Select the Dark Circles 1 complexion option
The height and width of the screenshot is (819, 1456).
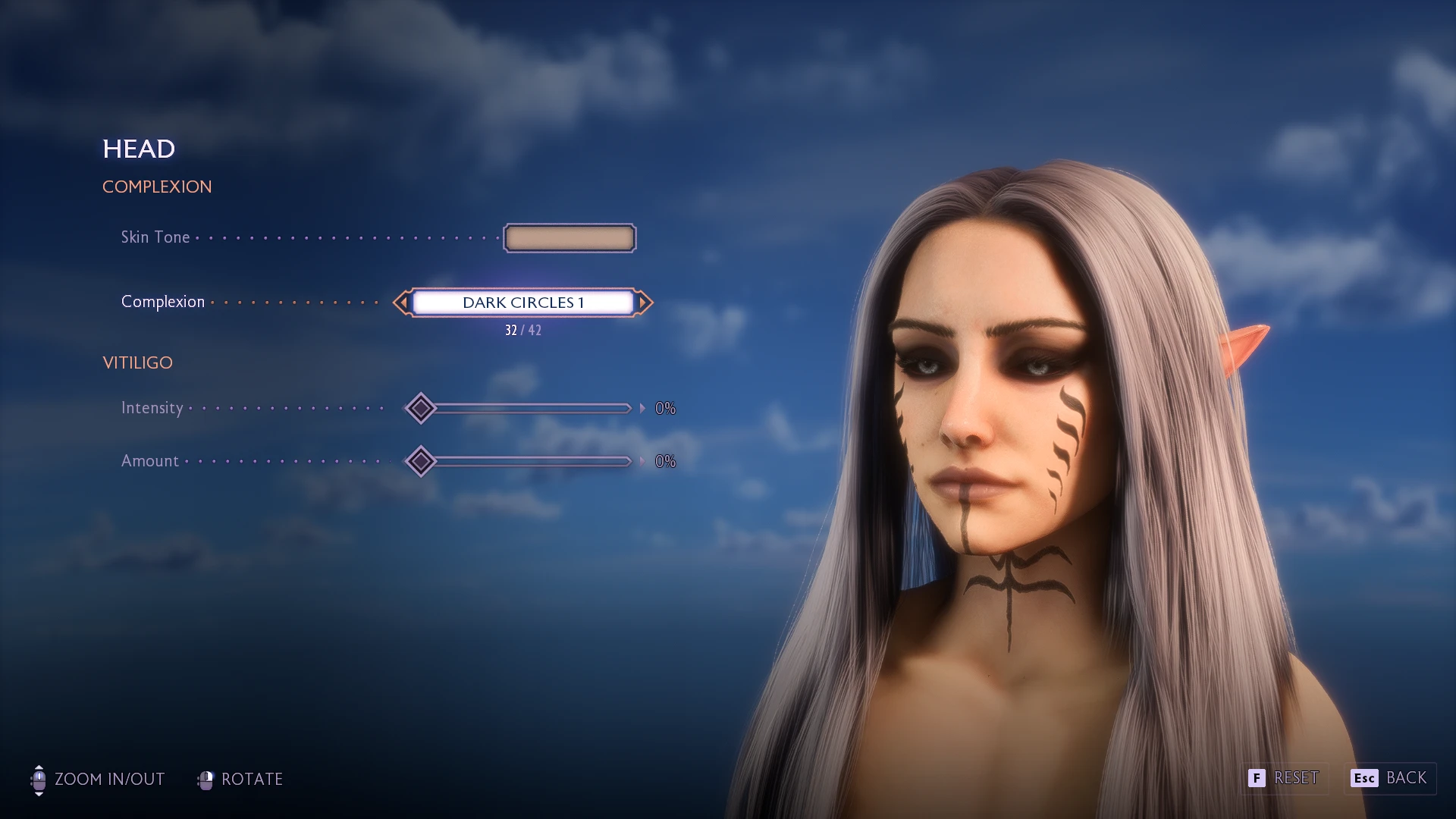(522, 303)
